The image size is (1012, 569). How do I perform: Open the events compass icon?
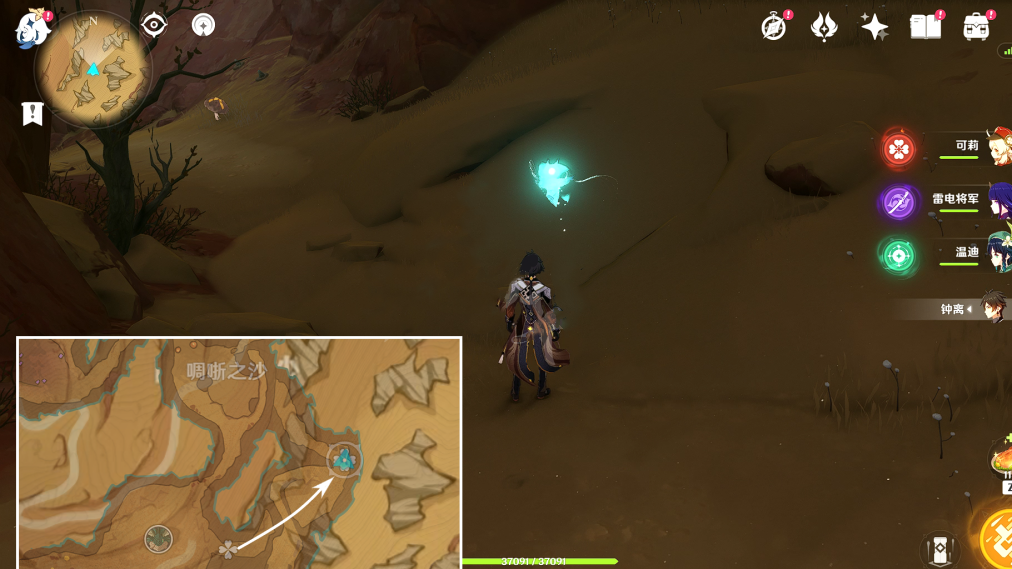[x=773, y=27]
